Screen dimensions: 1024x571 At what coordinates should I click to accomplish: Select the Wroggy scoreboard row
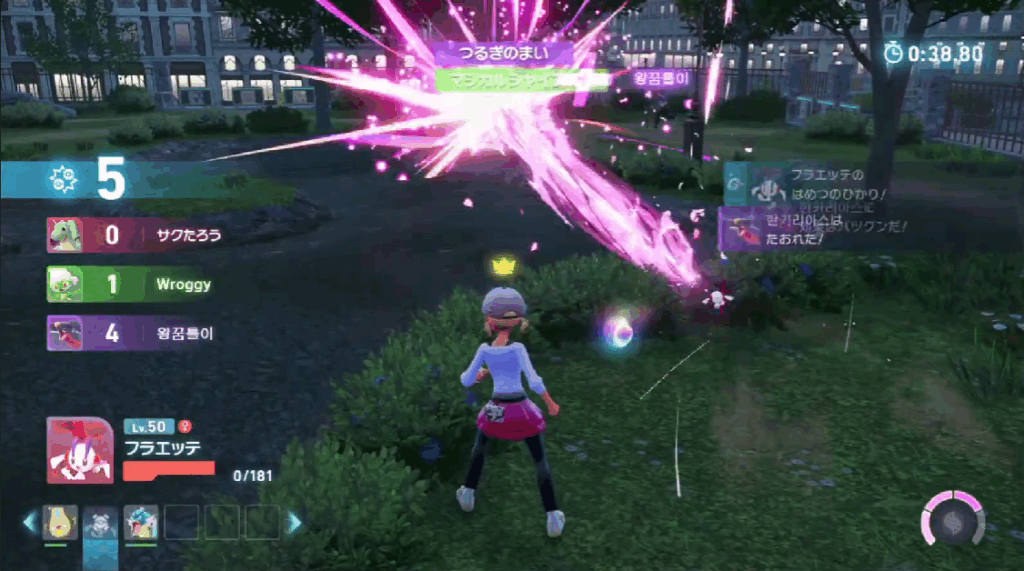[133, 285]
